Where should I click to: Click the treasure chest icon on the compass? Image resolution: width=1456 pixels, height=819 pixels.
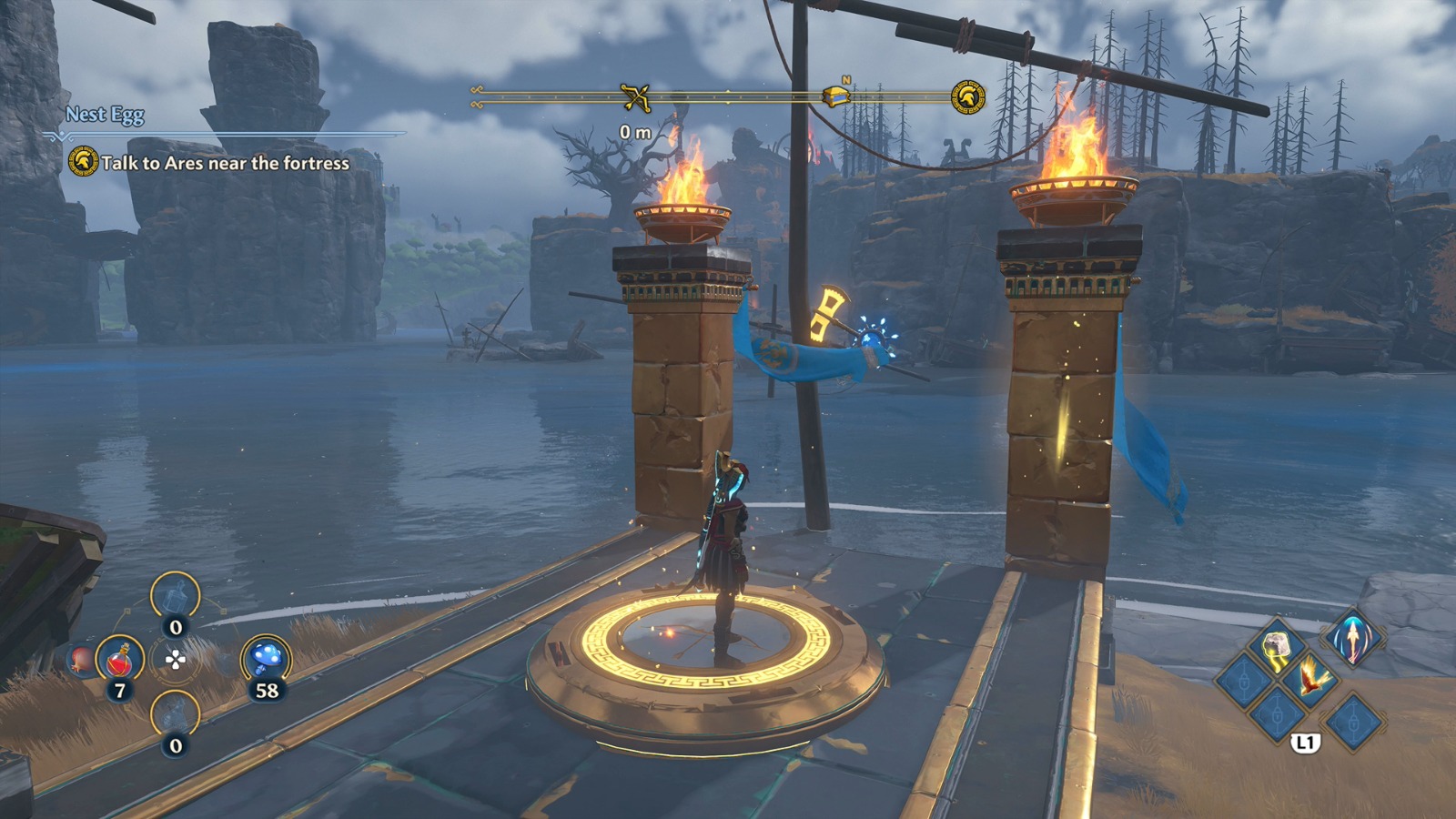(836, 97)
